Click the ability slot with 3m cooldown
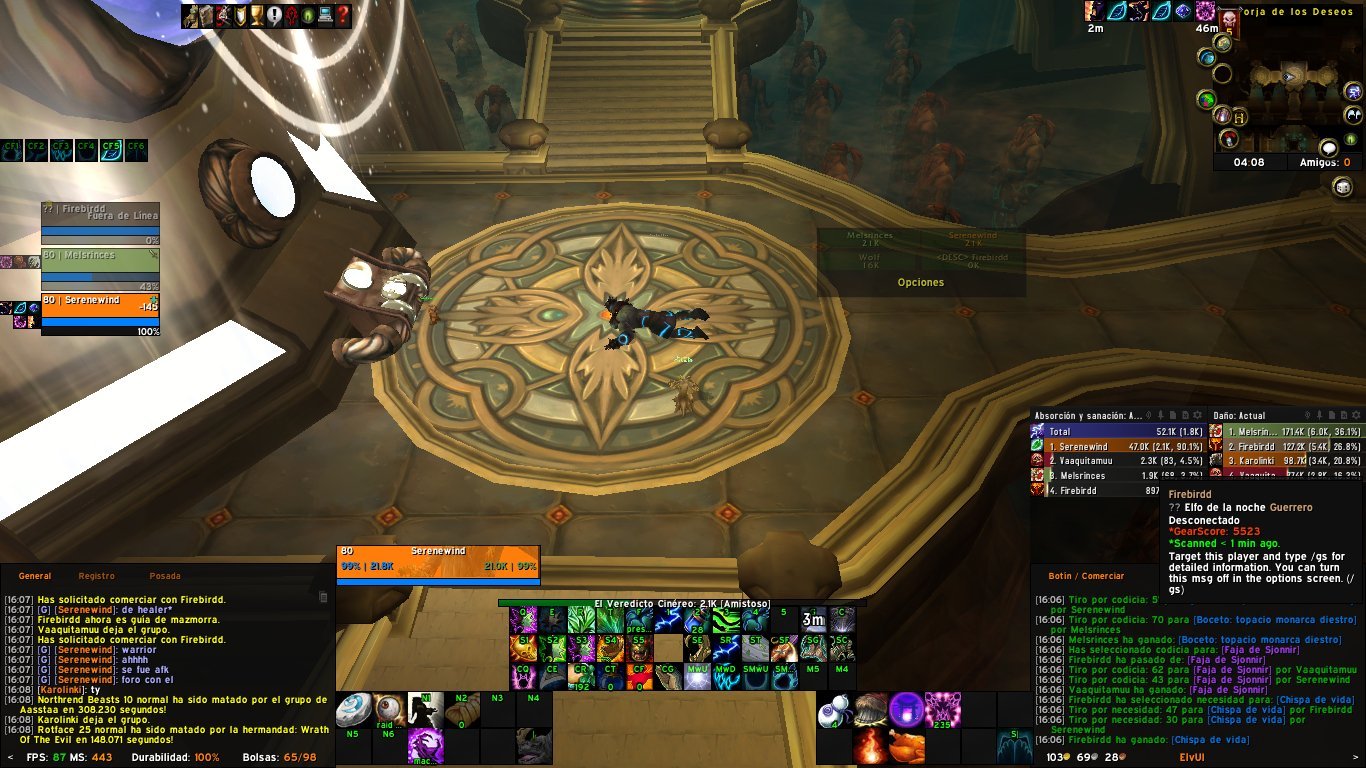Viewport: 1366px width, 768px height. (x=812, y=620)
